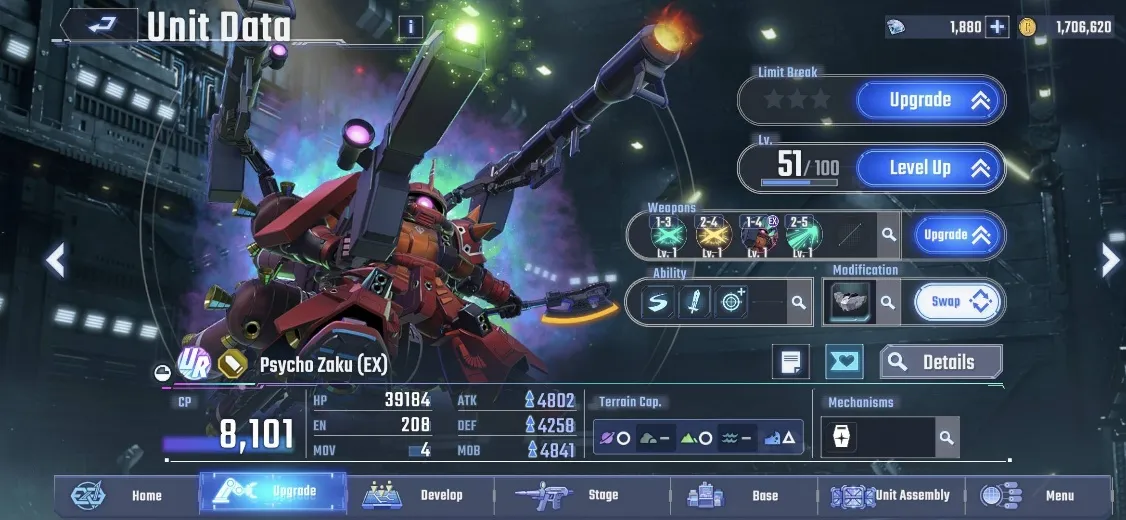Image resolution: width=1126 pixels, height=520 pixels.
Task: Upgrade the unit's weapons
Action: pos(957,235)
